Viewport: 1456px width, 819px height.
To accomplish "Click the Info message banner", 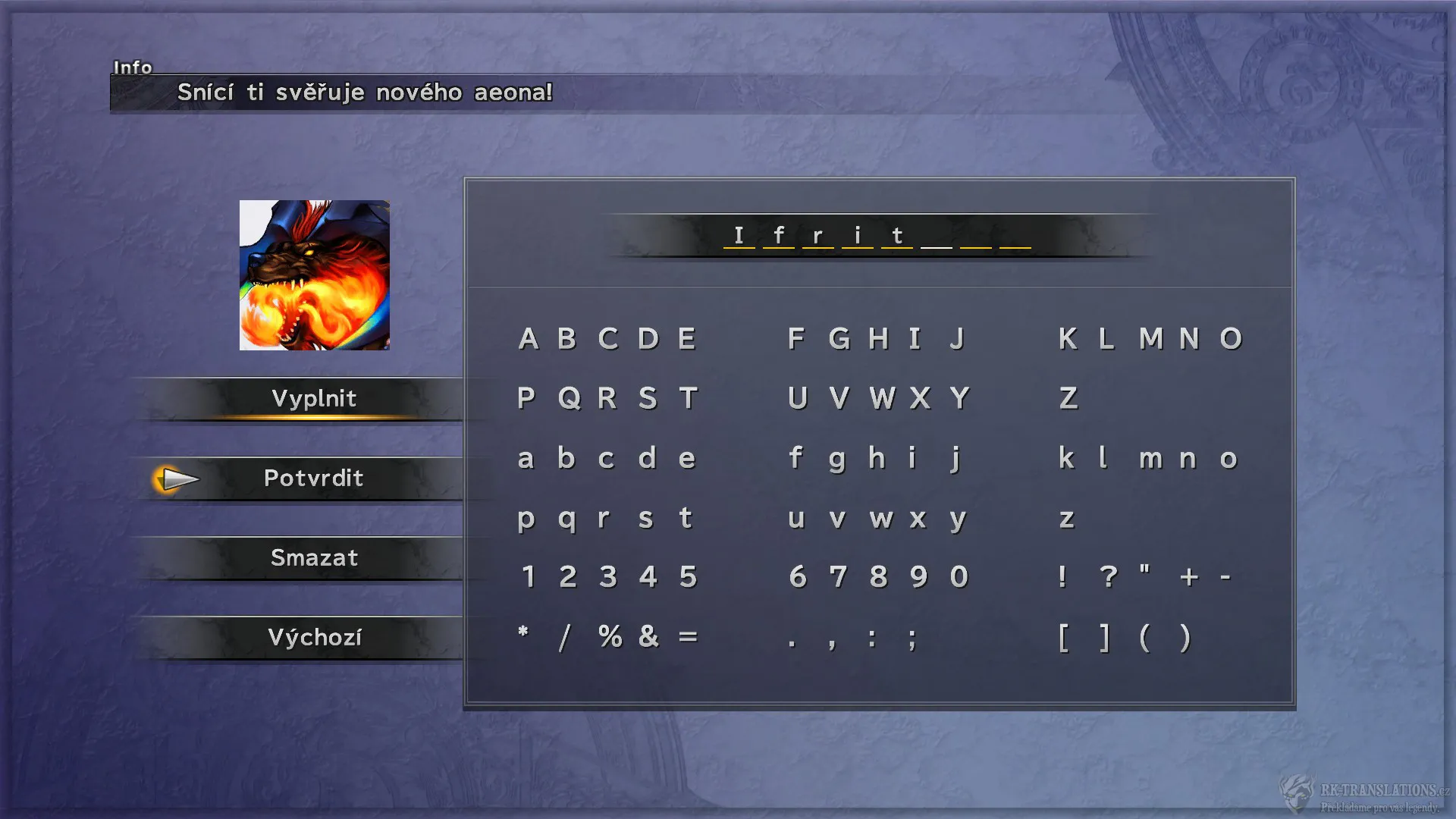I will [x=364, y=93].
